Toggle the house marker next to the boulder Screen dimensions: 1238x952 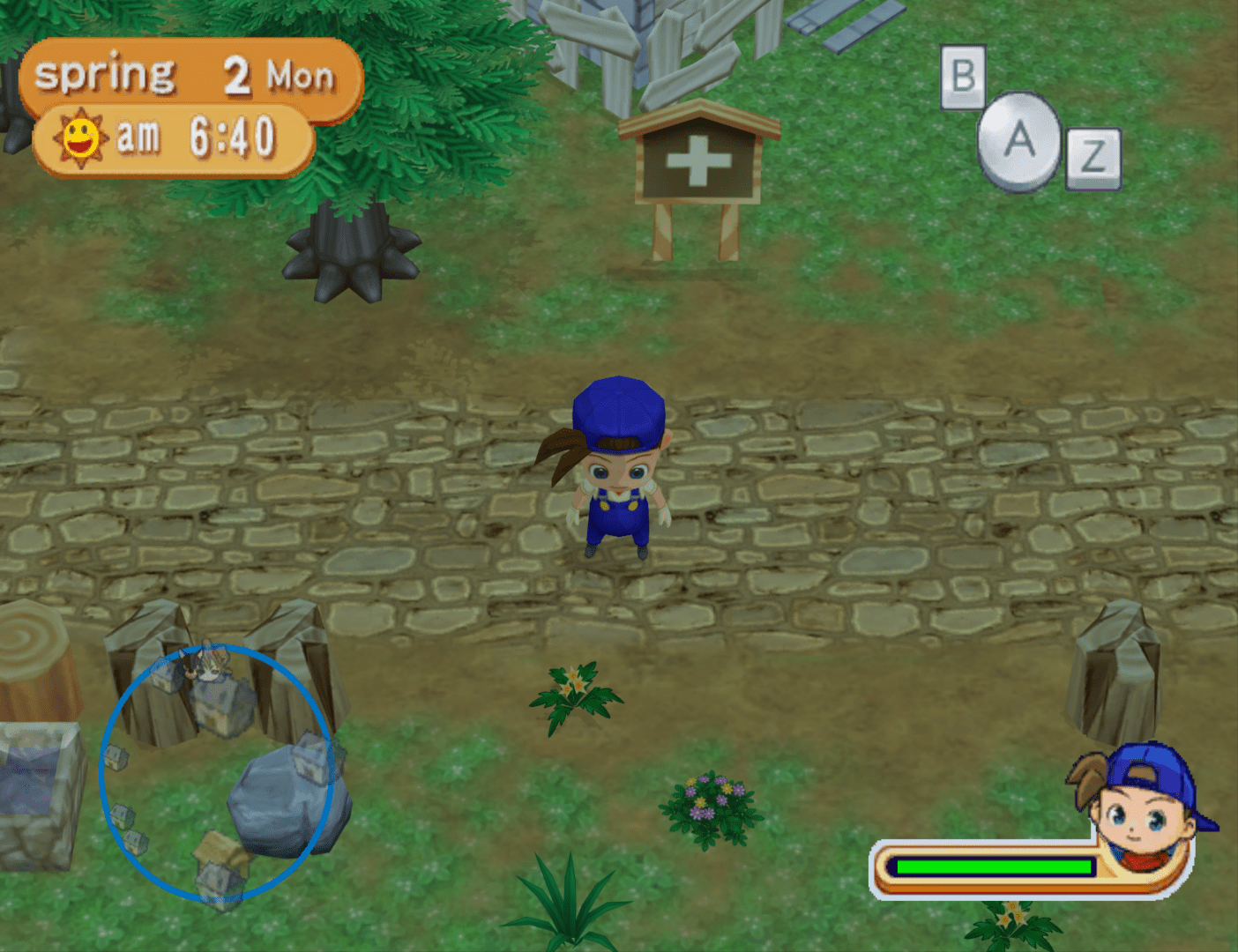[x=311, y=757]
